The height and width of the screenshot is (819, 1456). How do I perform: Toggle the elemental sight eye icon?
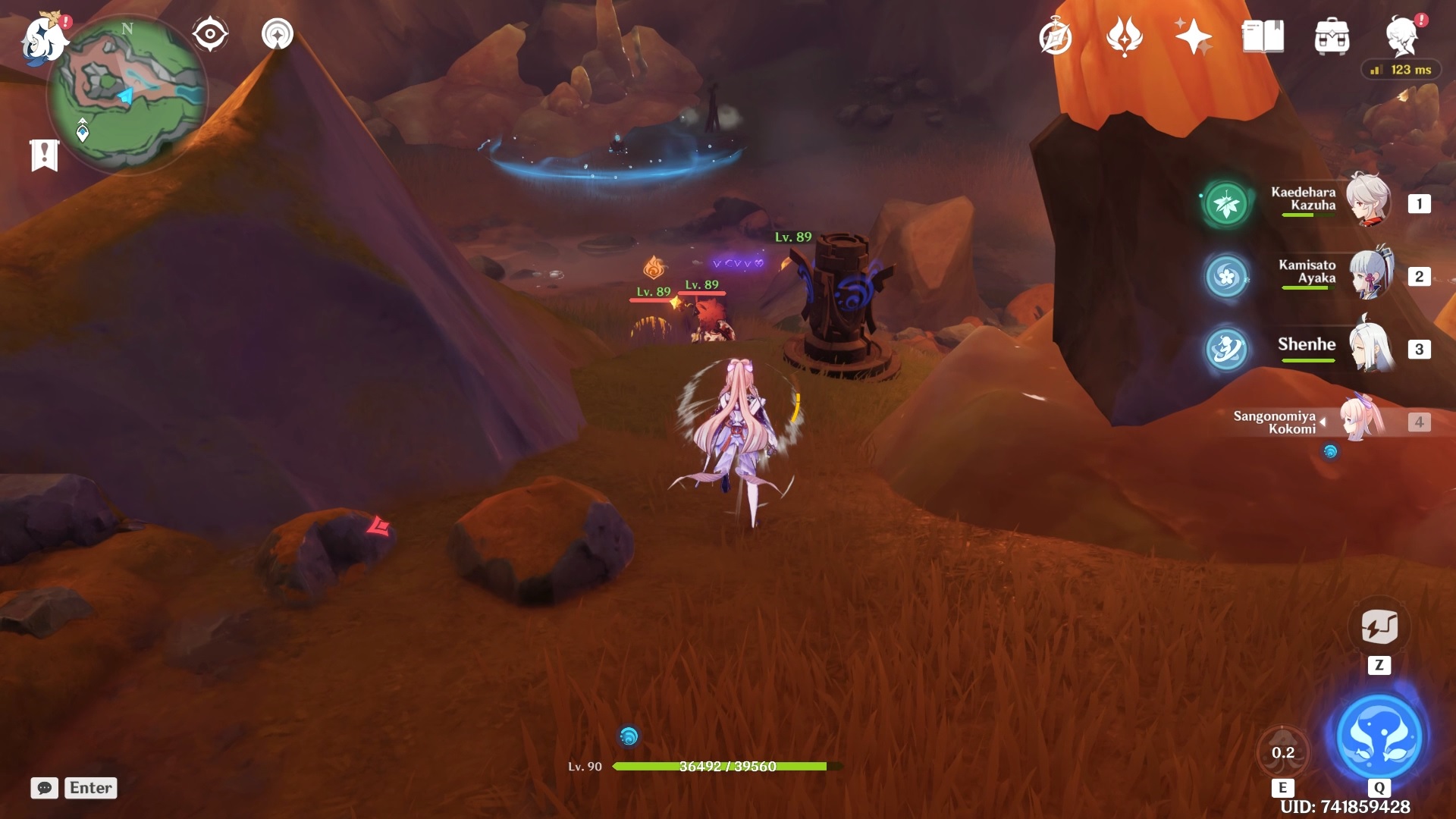210,35
